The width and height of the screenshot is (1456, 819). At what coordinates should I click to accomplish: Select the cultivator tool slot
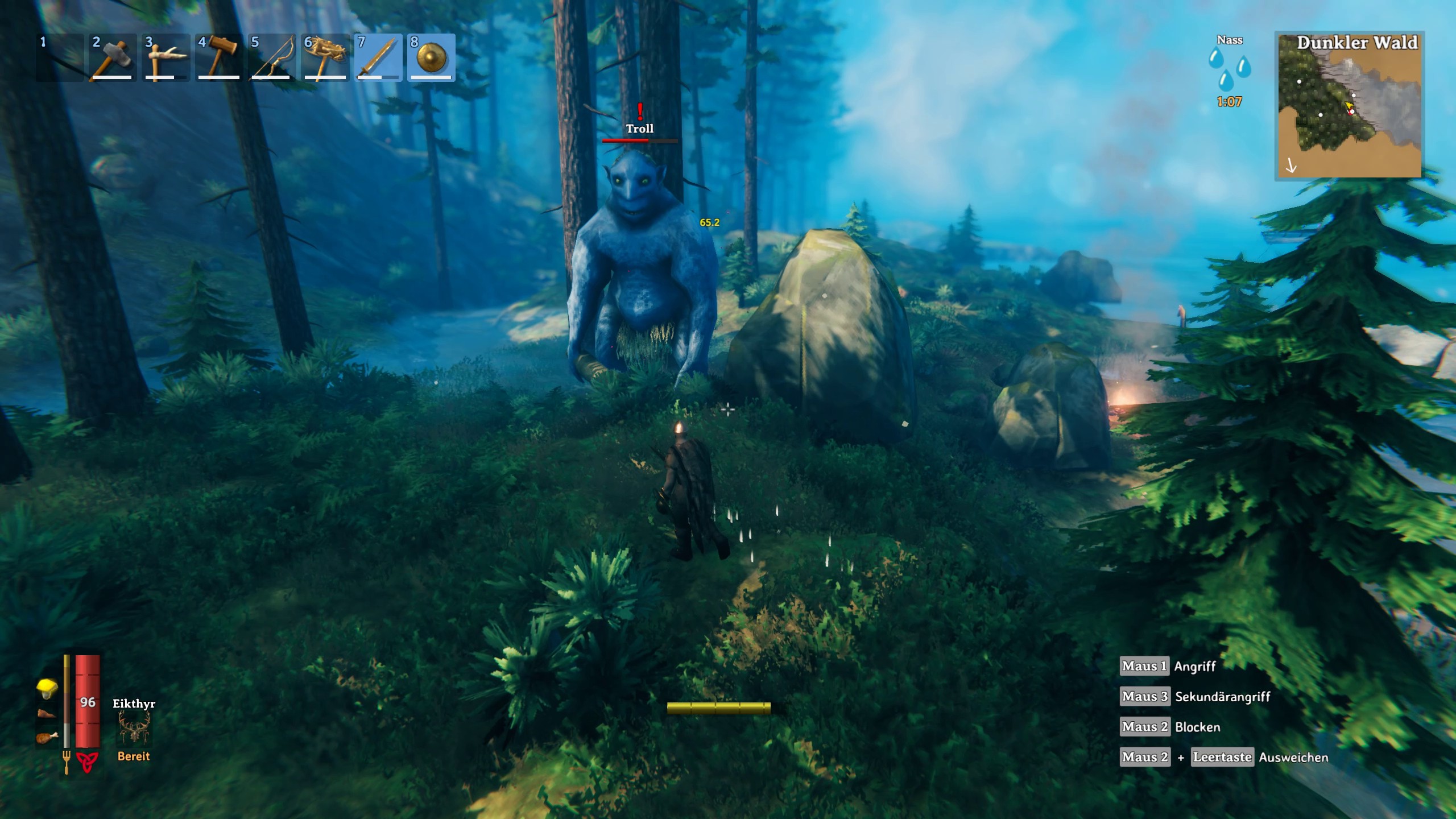pyautogui.click(x=325, y=58)
